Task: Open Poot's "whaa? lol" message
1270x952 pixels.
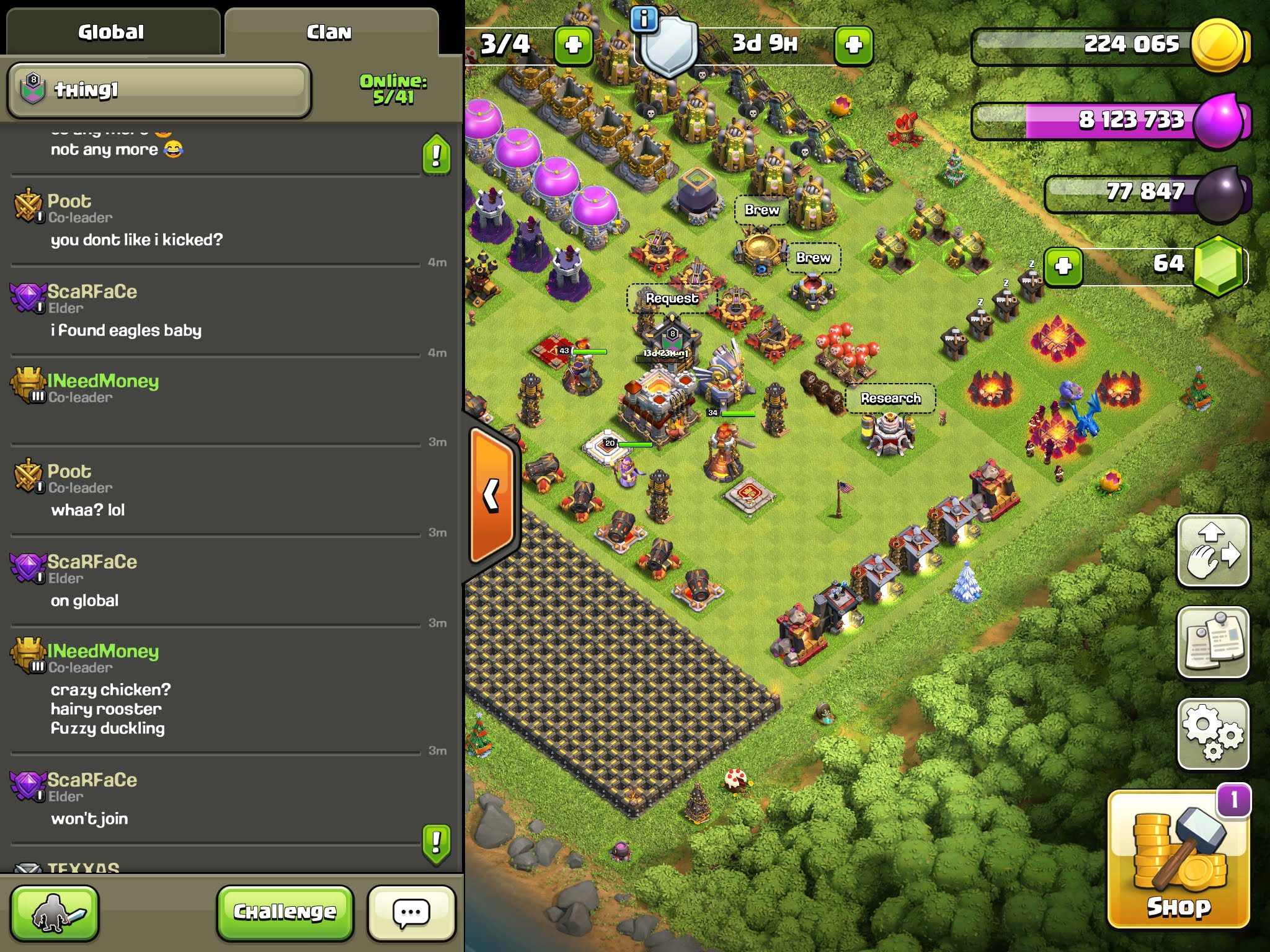Action: 88,510
